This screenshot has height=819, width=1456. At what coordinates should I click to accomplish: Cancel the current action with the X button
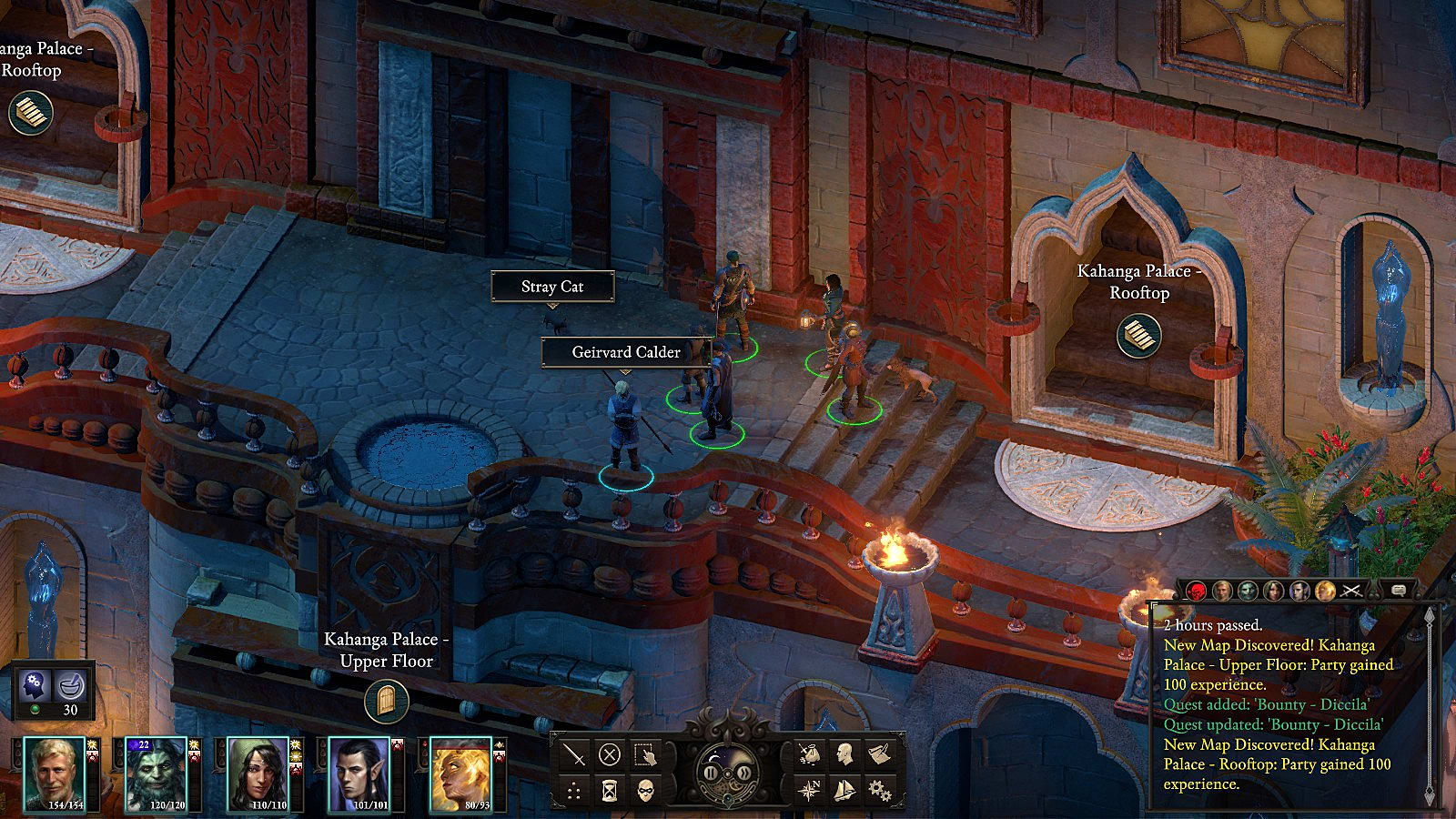(610, 754)
